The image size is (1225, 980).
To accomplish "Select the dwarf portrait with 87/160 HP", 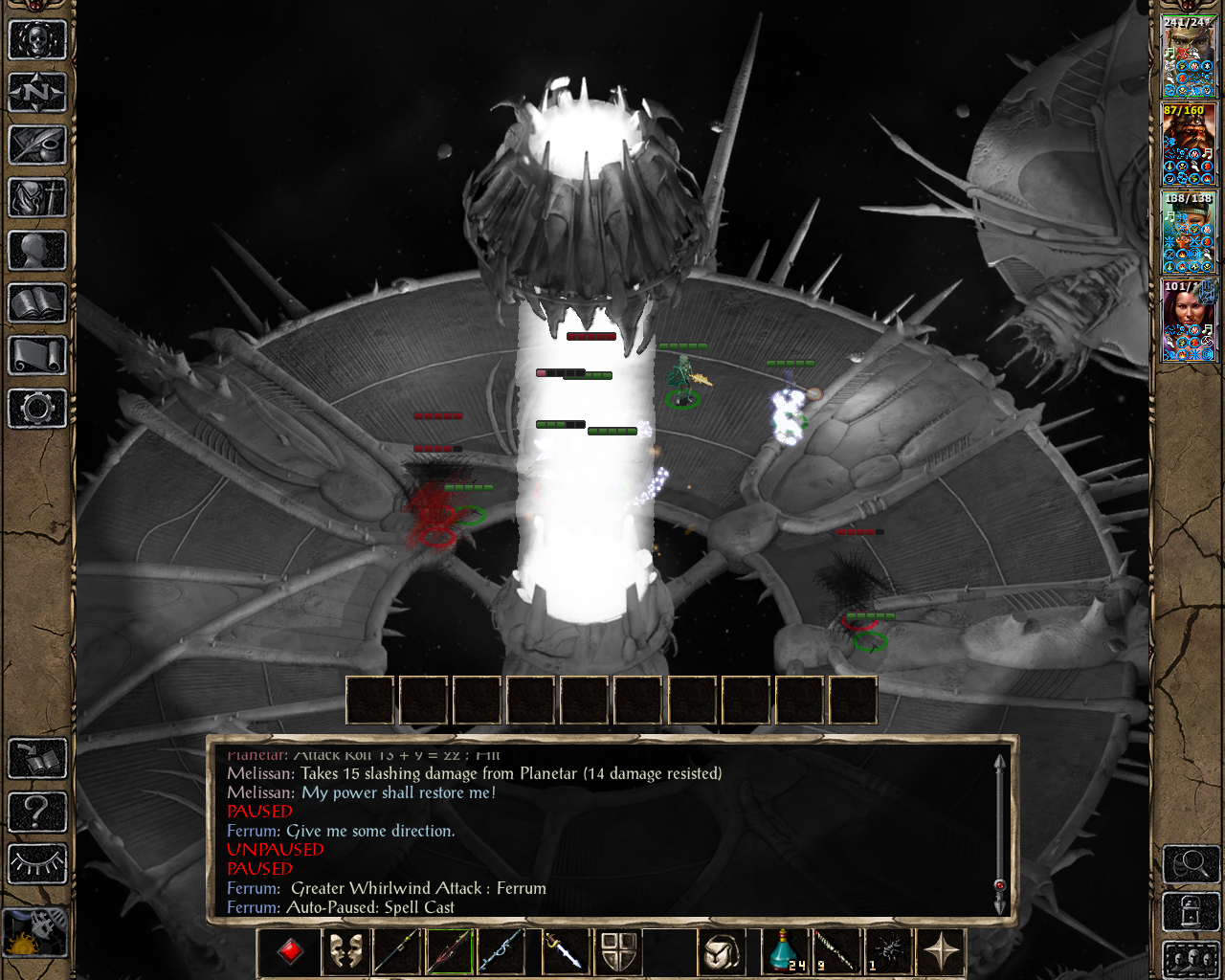I will pos(1189,145).
